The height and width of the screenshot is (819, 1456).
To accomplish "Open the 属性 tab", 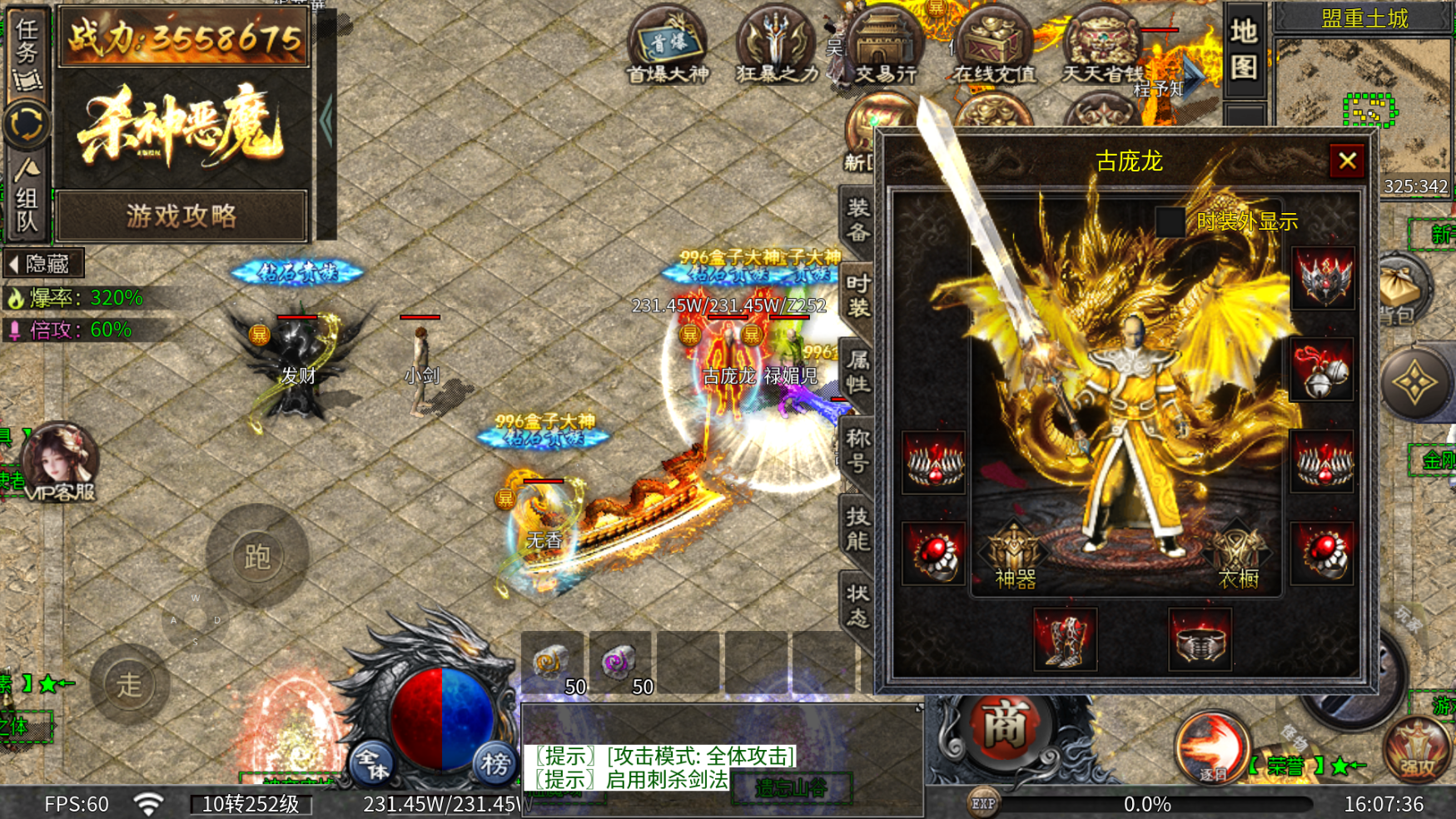I will pyautogui.click(x=858, y=372).
